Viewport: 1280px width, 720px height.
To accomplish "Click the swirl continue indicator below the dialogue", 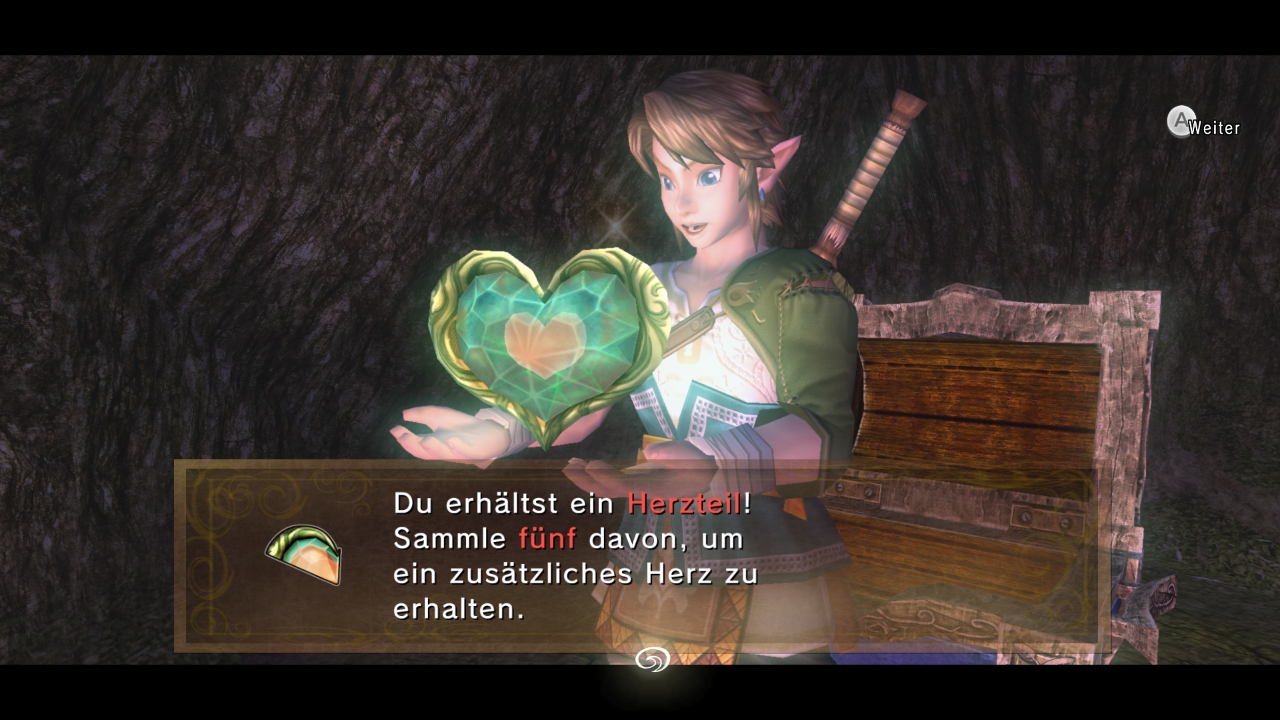I will (652, 659).
